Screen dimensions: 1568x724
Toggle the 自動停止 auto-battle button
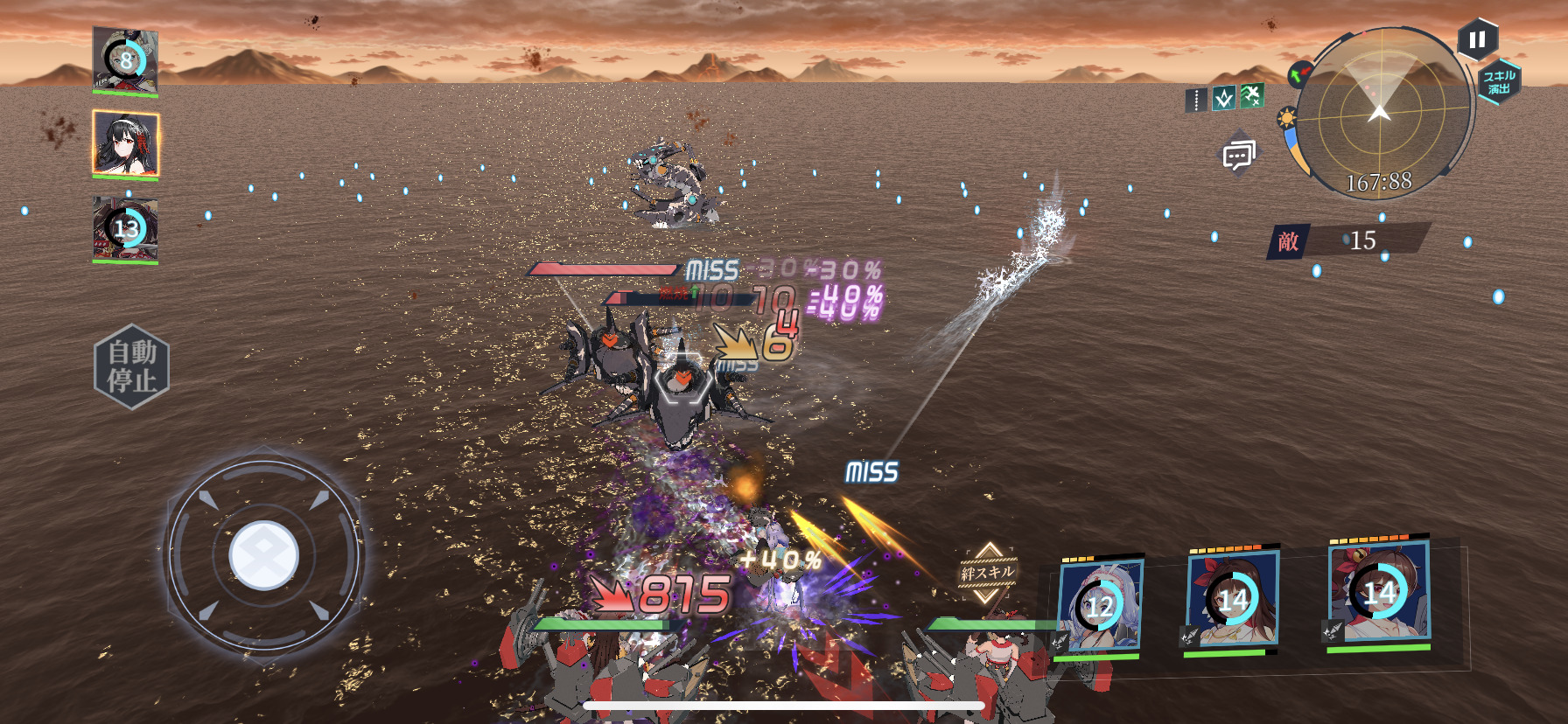(131, 366)
